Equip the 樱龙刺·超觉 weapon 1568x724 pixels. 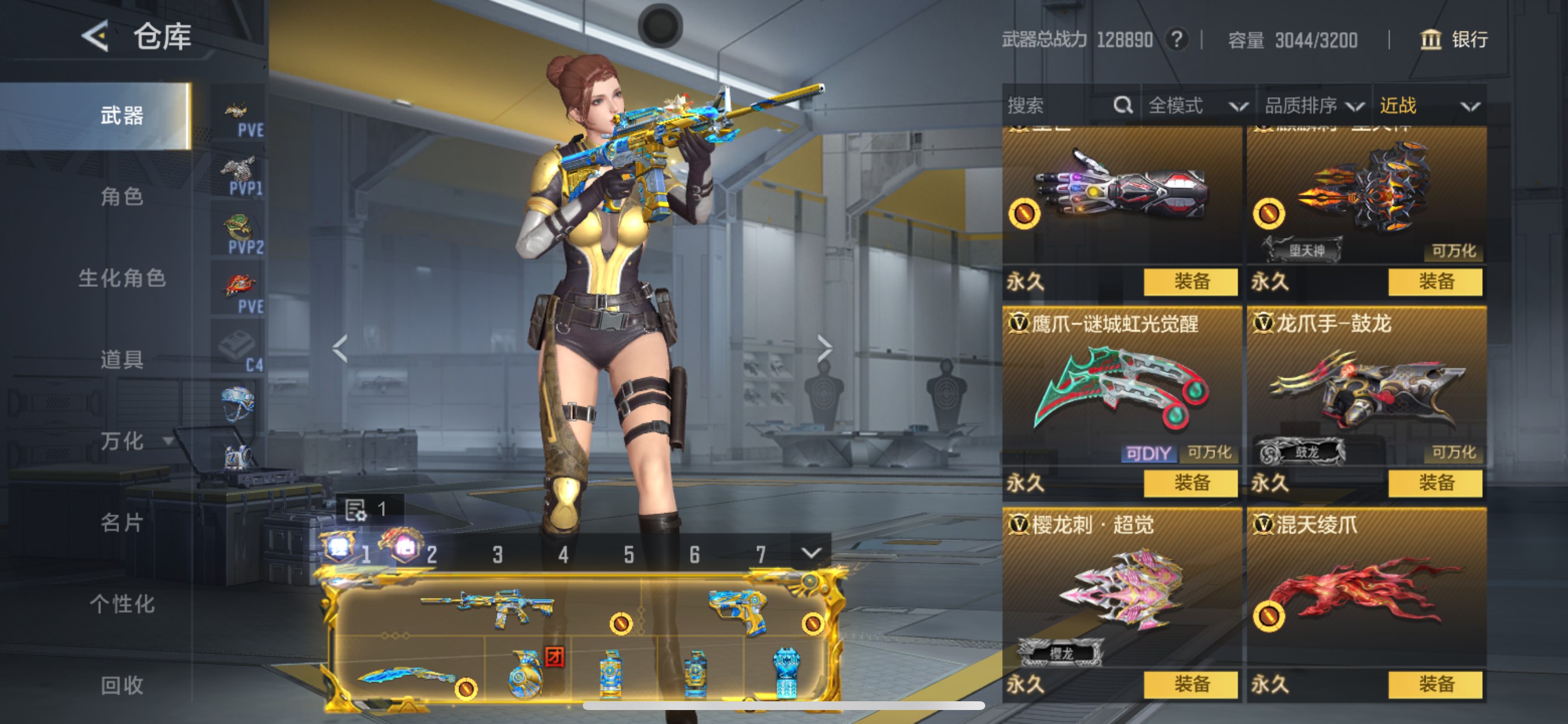1191,684
